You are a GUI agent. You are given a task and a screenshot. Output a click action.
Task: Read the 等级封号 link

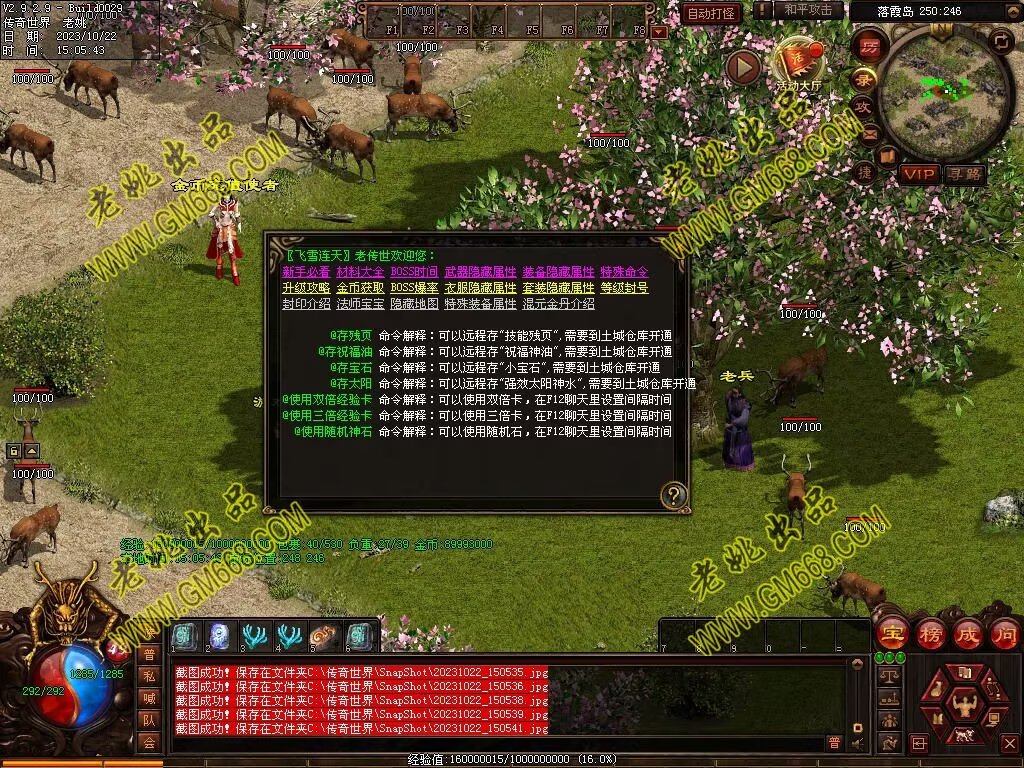point(624,288)
